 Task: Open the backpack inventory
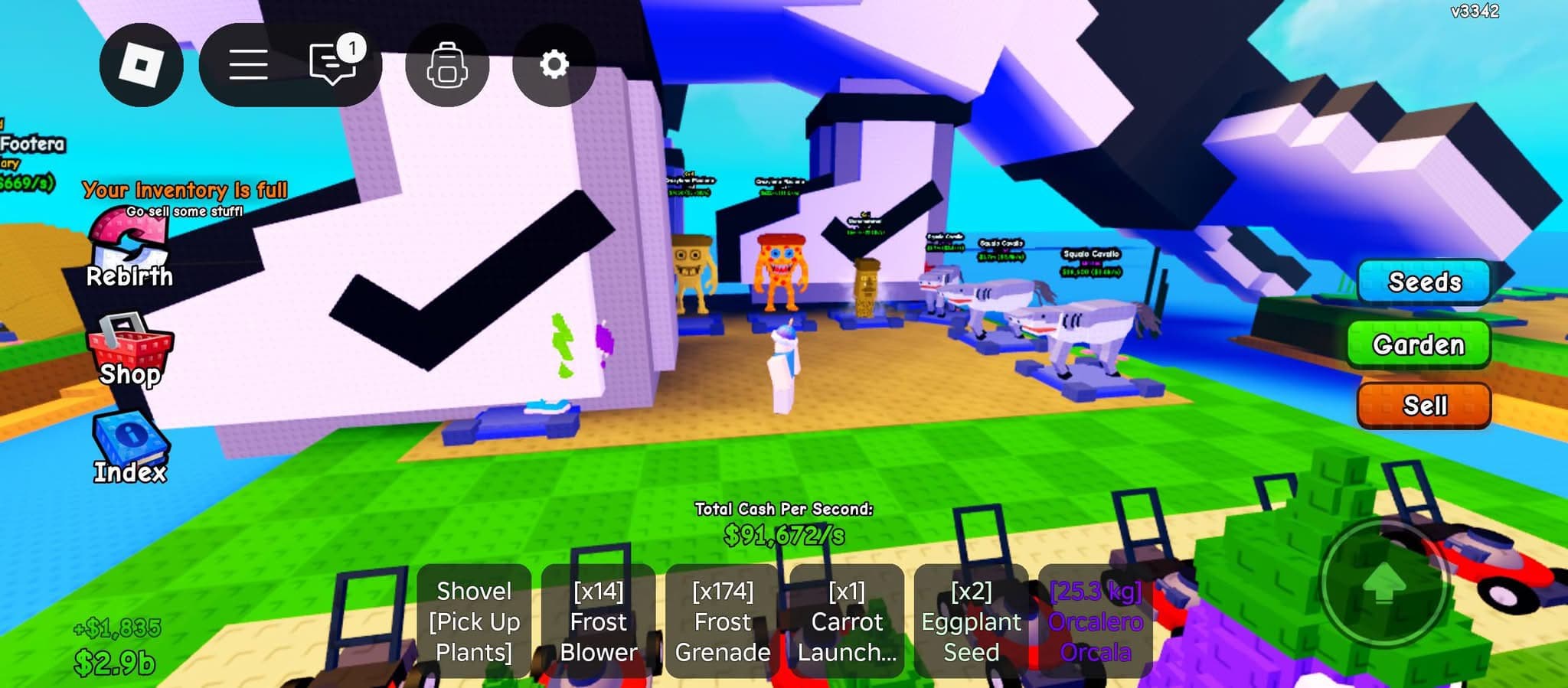(x=447, y=65)
